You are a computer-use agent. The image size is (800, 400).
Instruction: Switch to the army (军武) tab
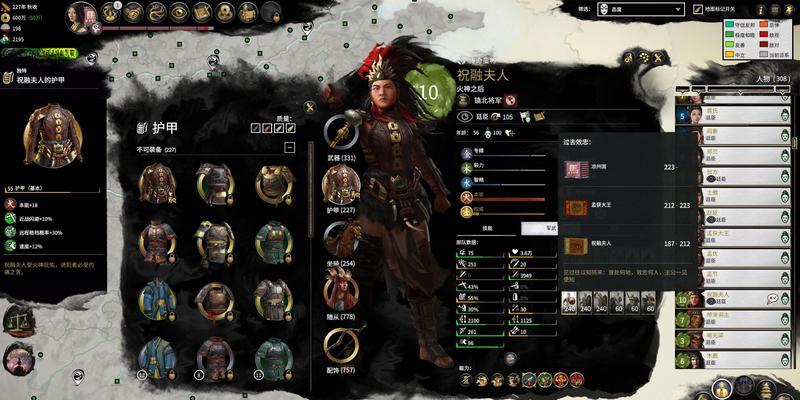[x=523, y=228]
